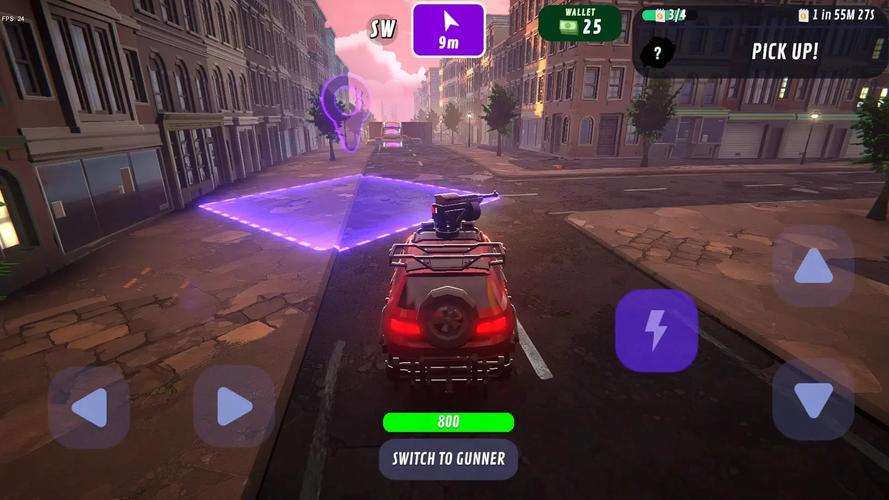Tap the Switch to Gunner button

point(448,459)
